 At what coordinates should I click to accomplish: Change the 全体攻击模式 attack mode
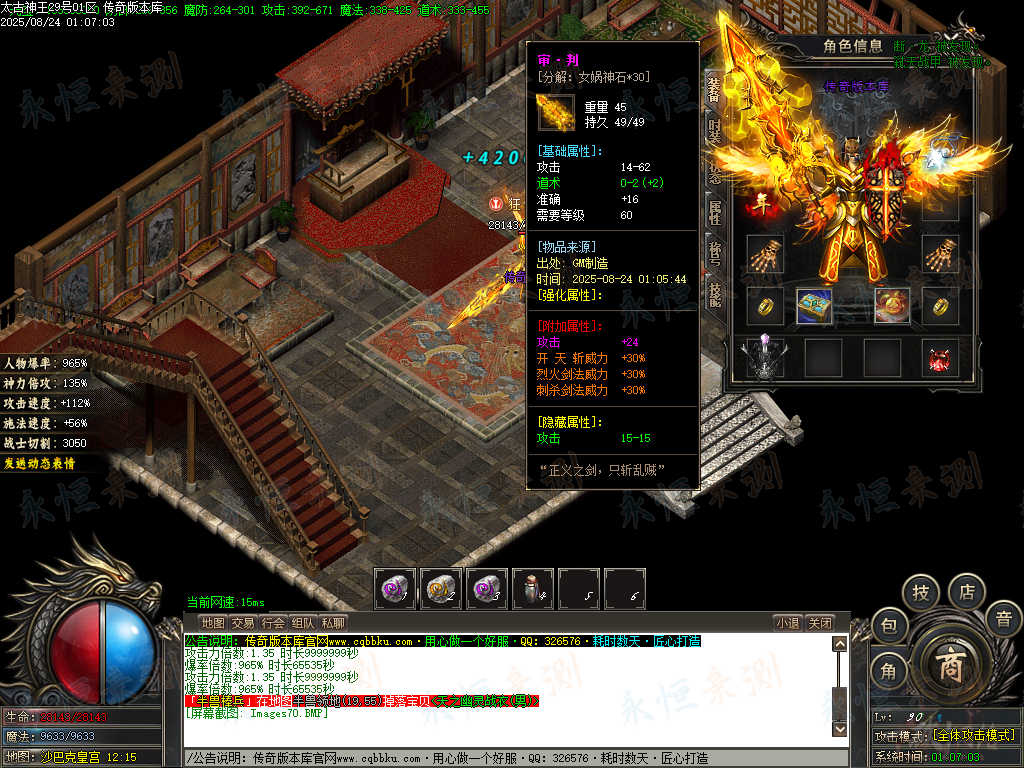click(x=972, y=735)
